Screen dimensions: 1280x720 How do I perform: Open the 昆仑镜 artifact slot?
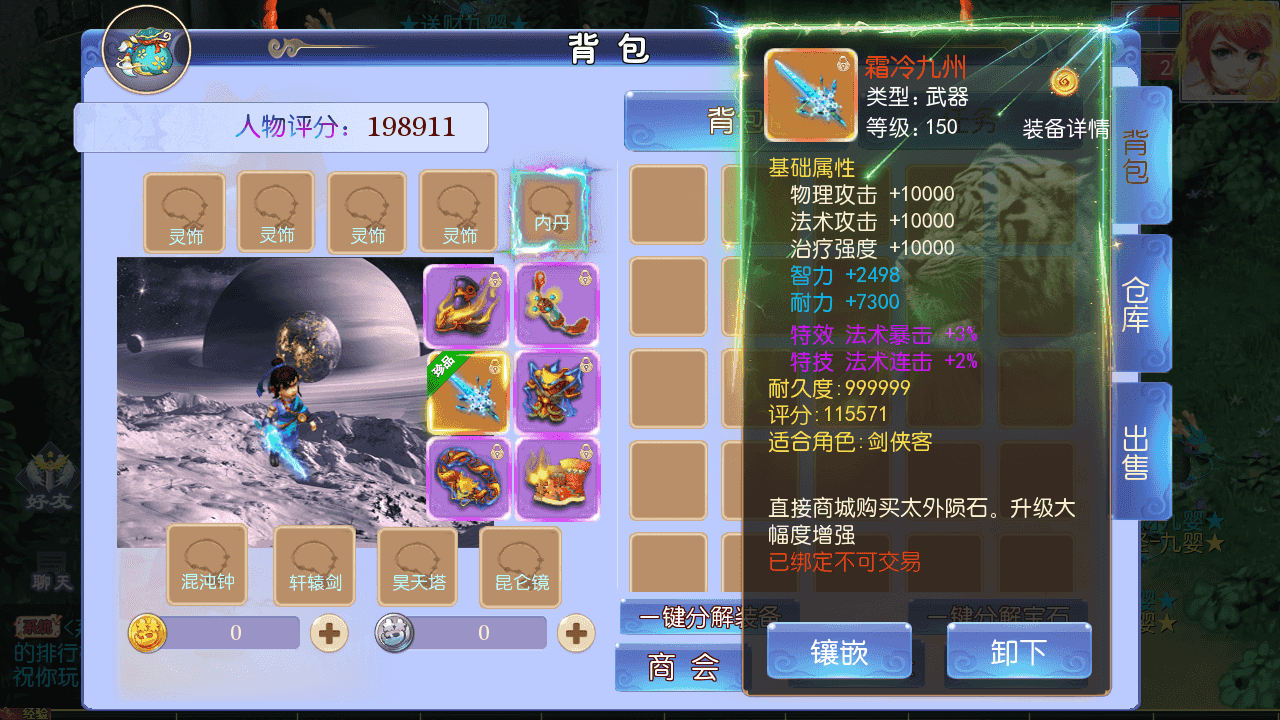pyautogui.click(x=519, y=566)
